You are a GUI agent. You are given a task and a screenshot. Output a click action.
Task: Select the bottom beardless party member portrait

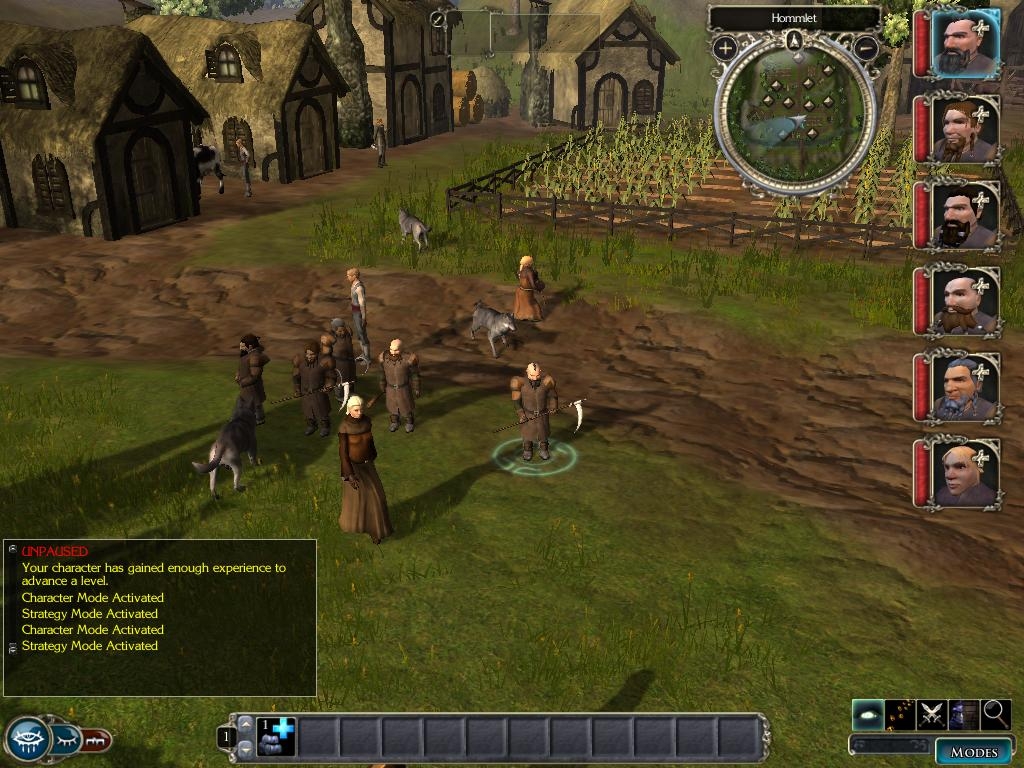coord(965,472)
